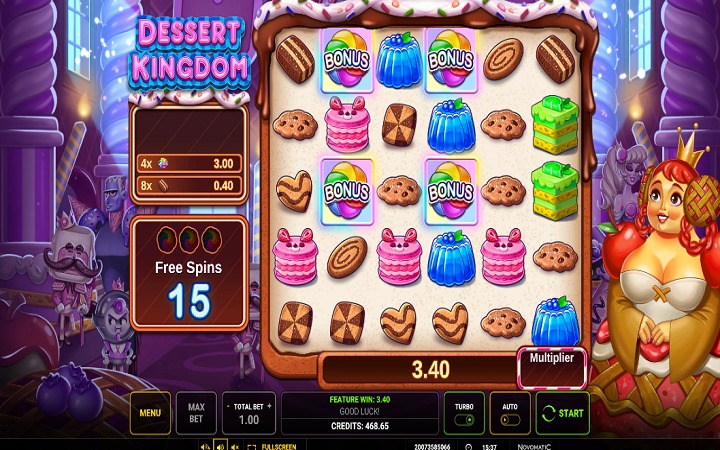This screenshot has width=720, height=450.
Task: Open the MENU button
Action: coord(150,412)
